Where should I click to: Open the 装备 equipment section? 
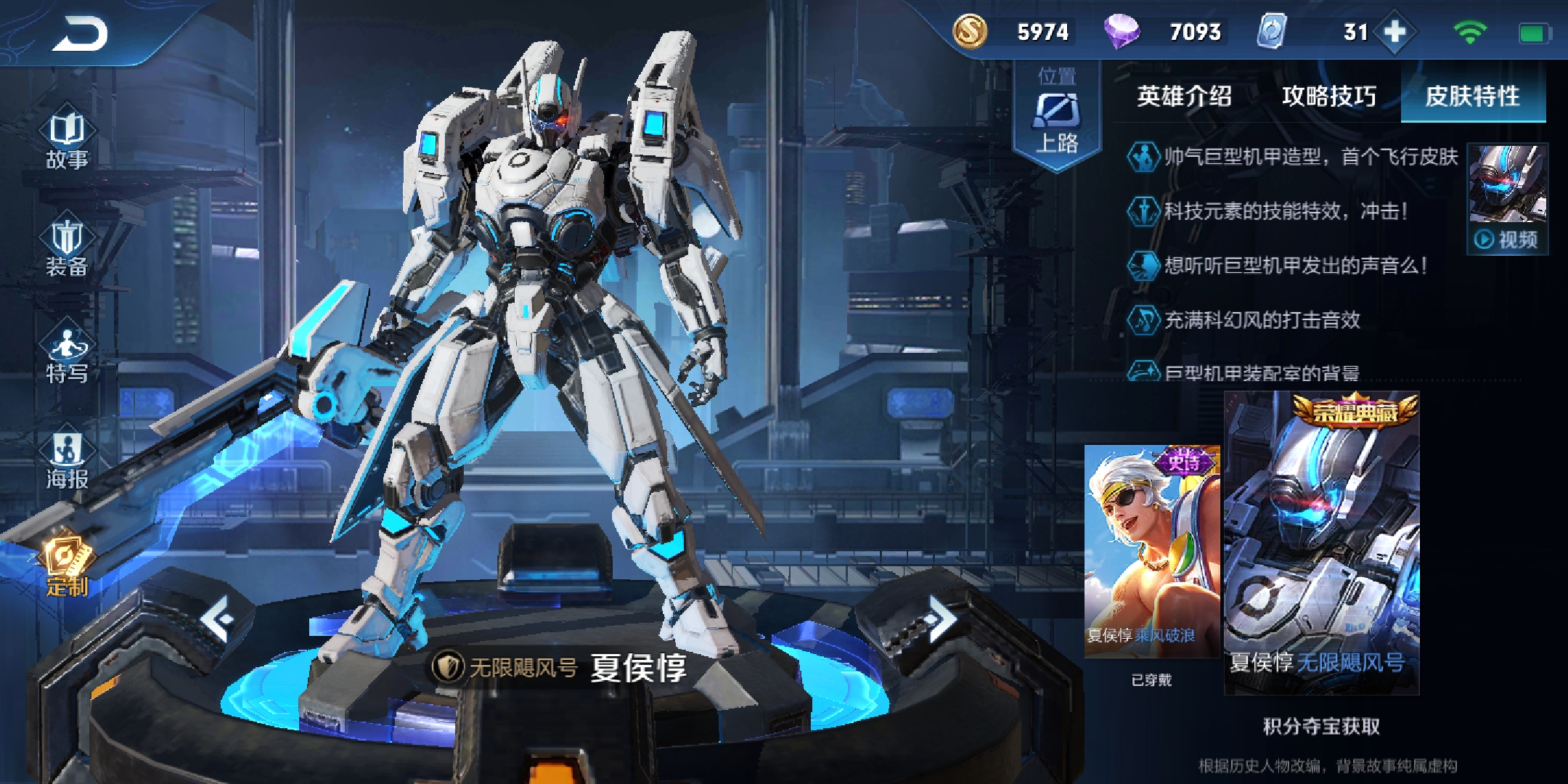[x=67, y=248]
